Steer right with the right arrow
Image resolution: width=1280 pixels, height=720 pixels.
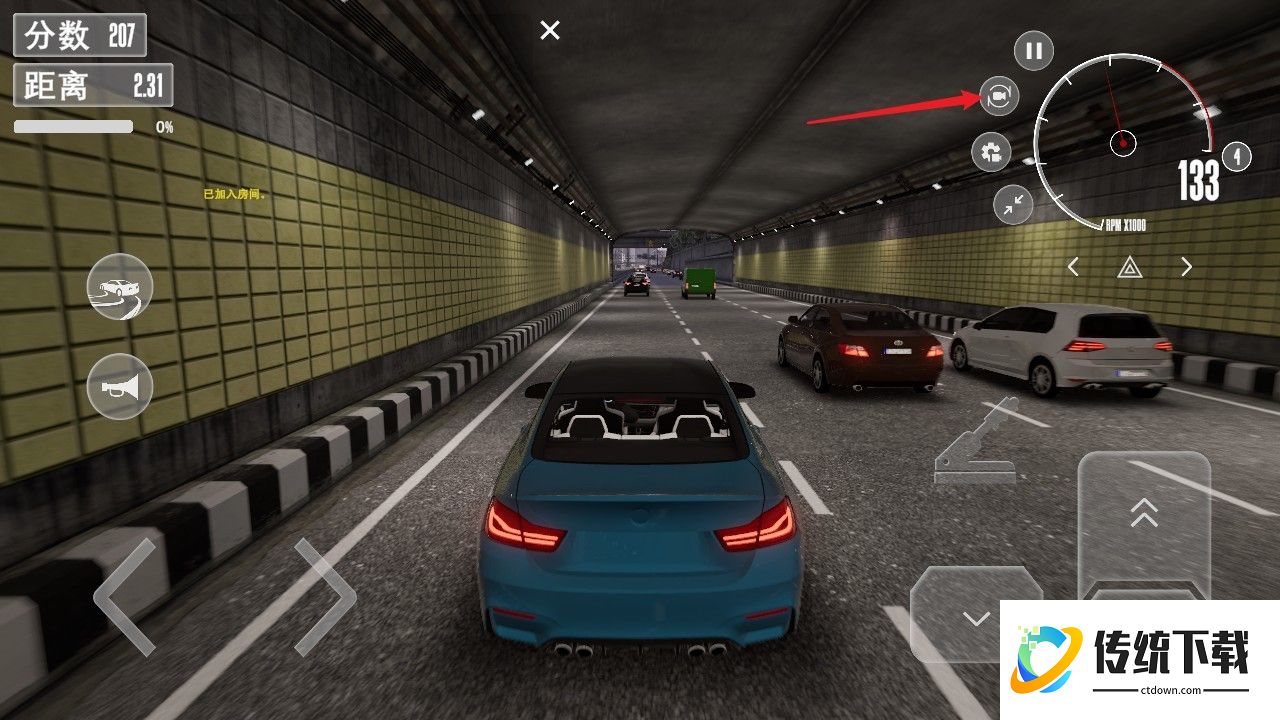[325, 597]
